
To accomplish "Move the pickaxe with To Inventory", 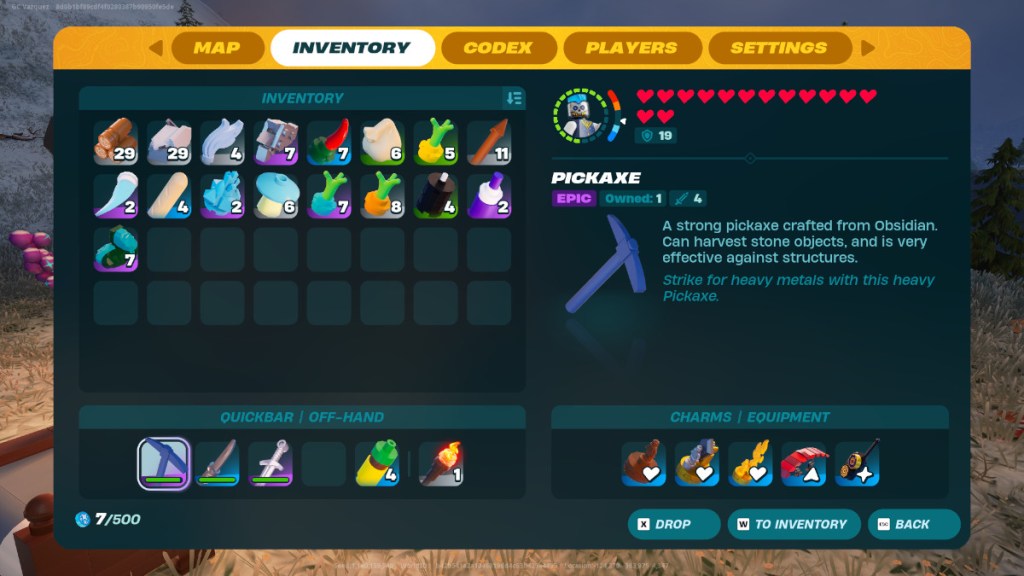I will pos(792,524).
